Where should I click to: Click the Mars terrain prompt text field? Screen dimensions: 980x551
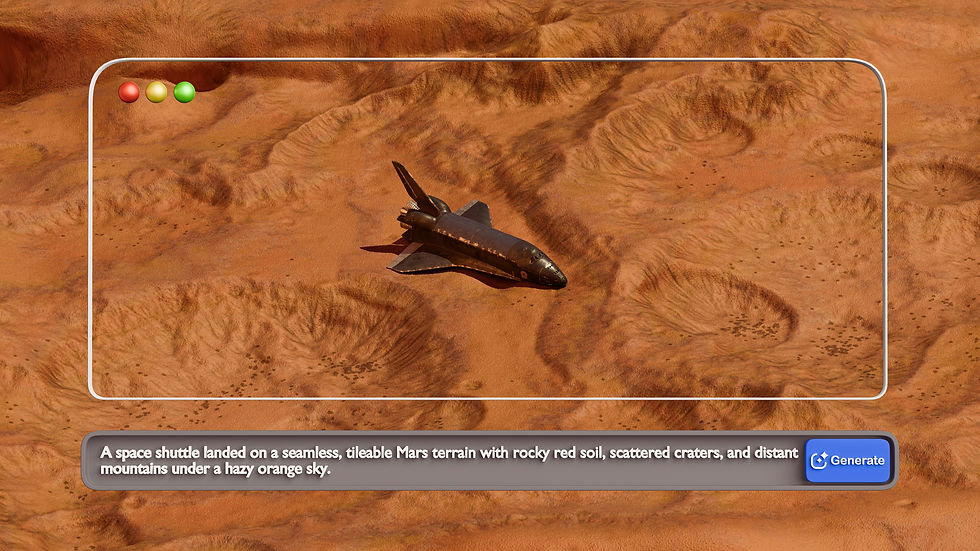click(448, 460)
